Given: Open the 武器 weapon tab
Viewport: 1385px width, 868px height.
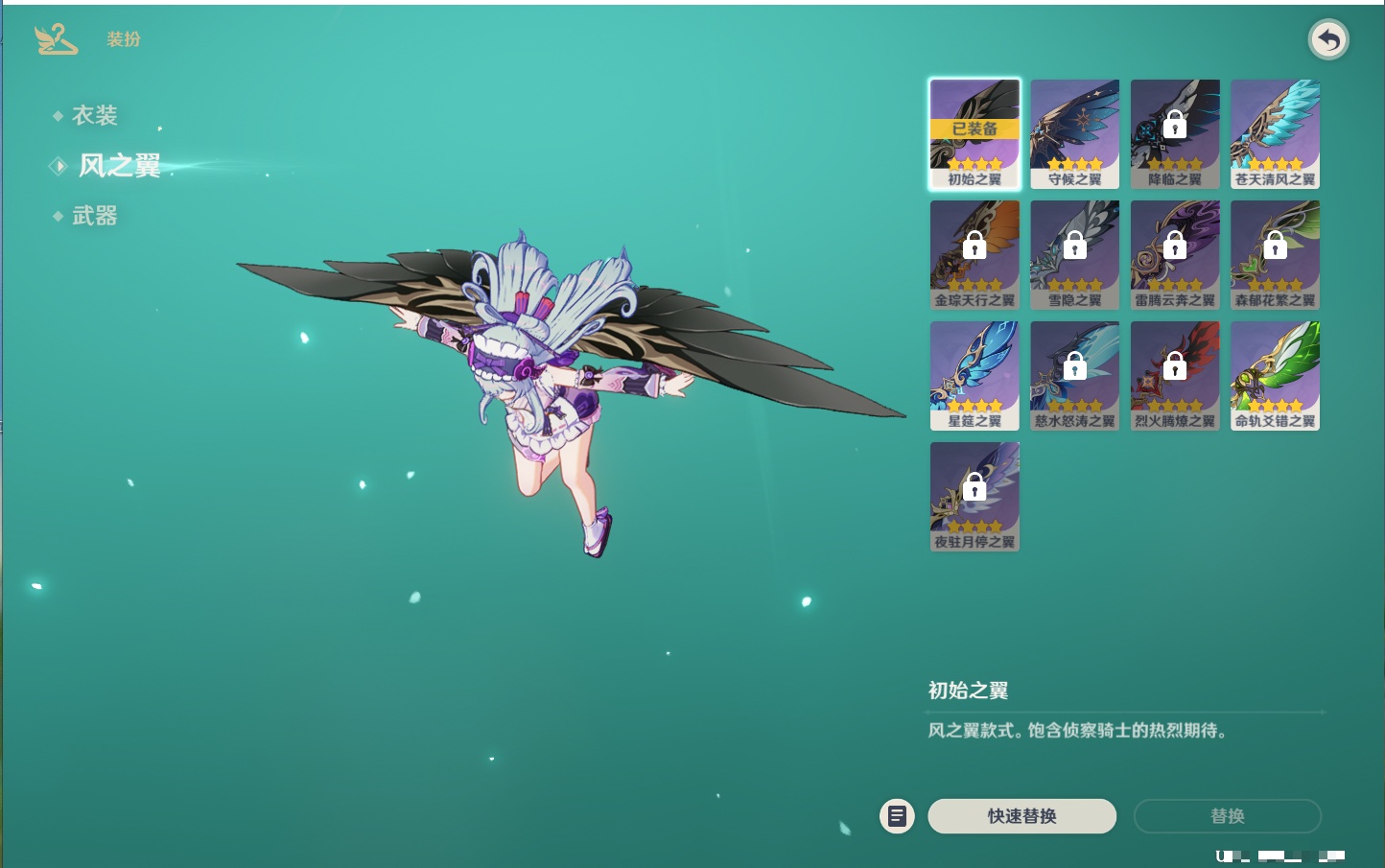Looking at the screenshot, I should (x=94, y=217).
